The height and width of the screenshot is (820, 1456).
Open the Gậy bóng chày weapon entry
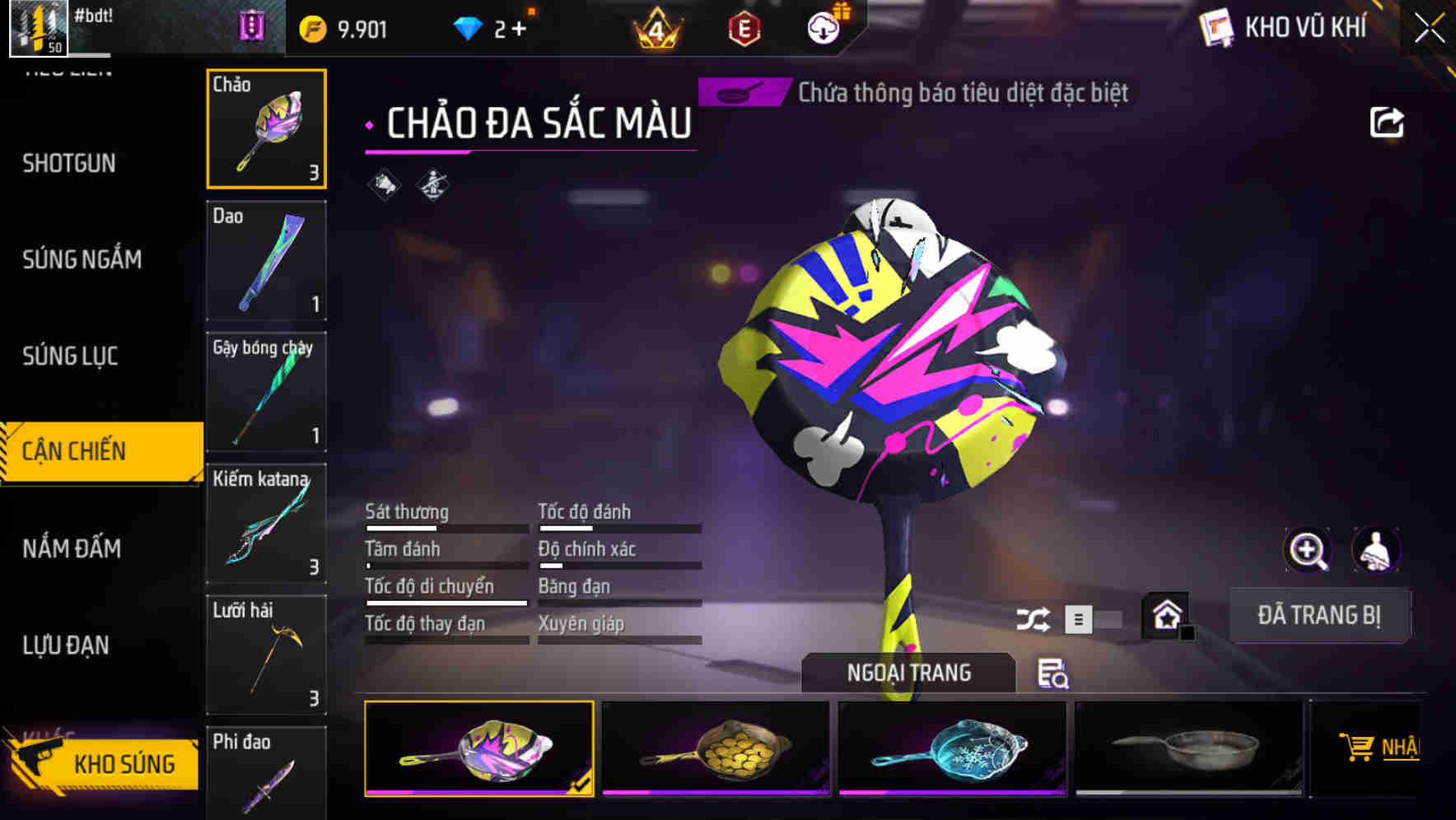[265, 392]
